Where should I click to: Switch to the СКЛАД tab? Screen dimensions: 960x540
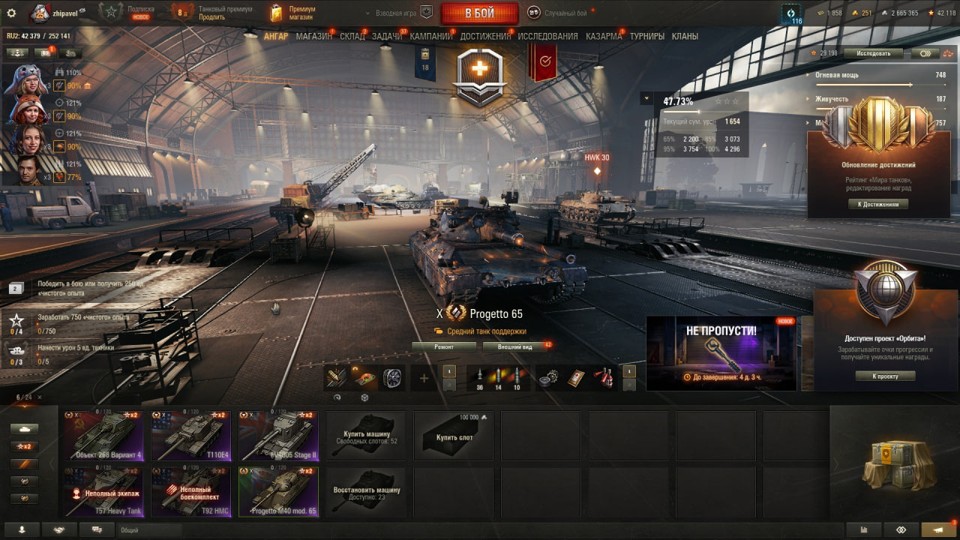[x=352, y=36]
